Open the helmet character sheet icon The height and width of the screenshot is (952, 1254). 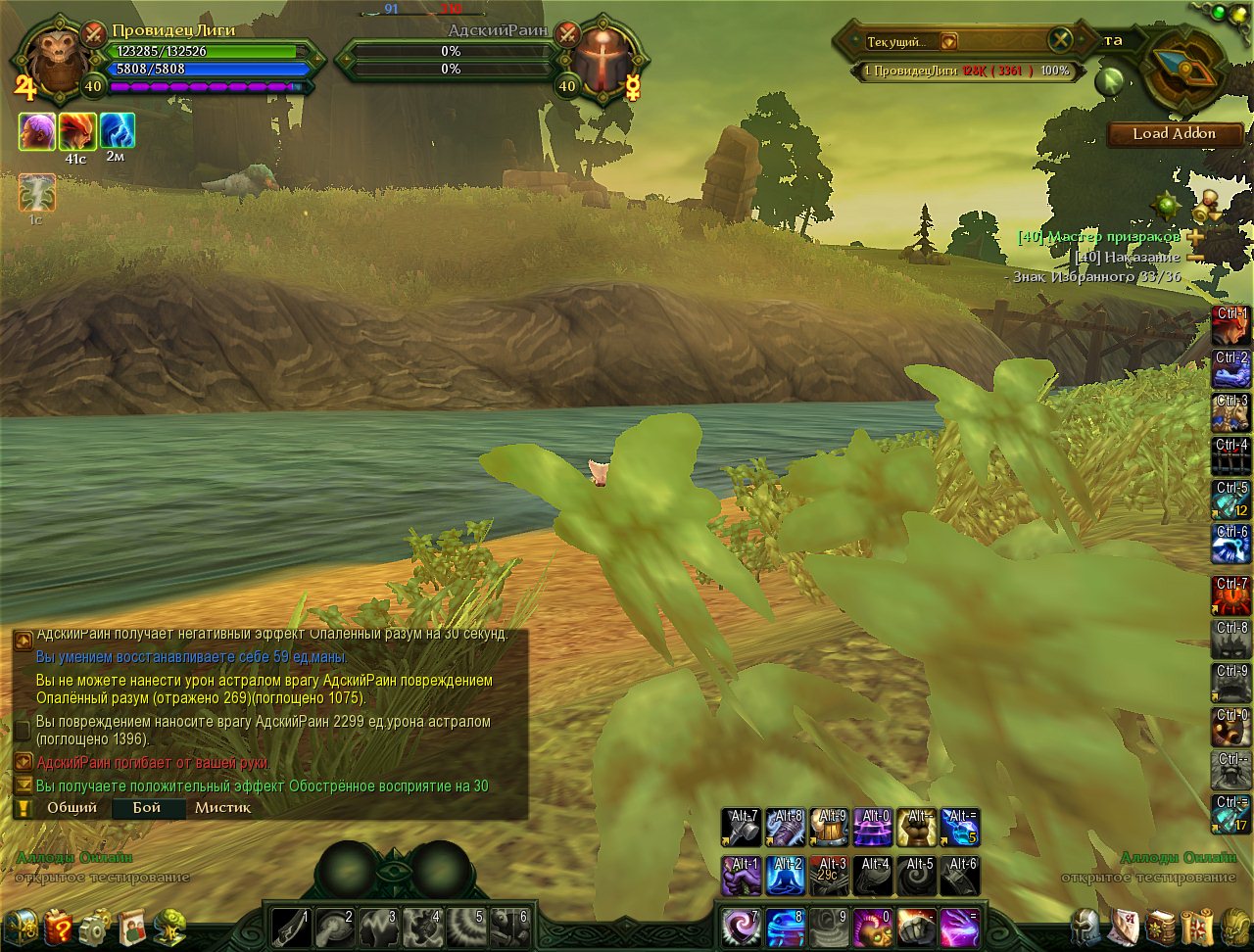(x=1085, y=927)
